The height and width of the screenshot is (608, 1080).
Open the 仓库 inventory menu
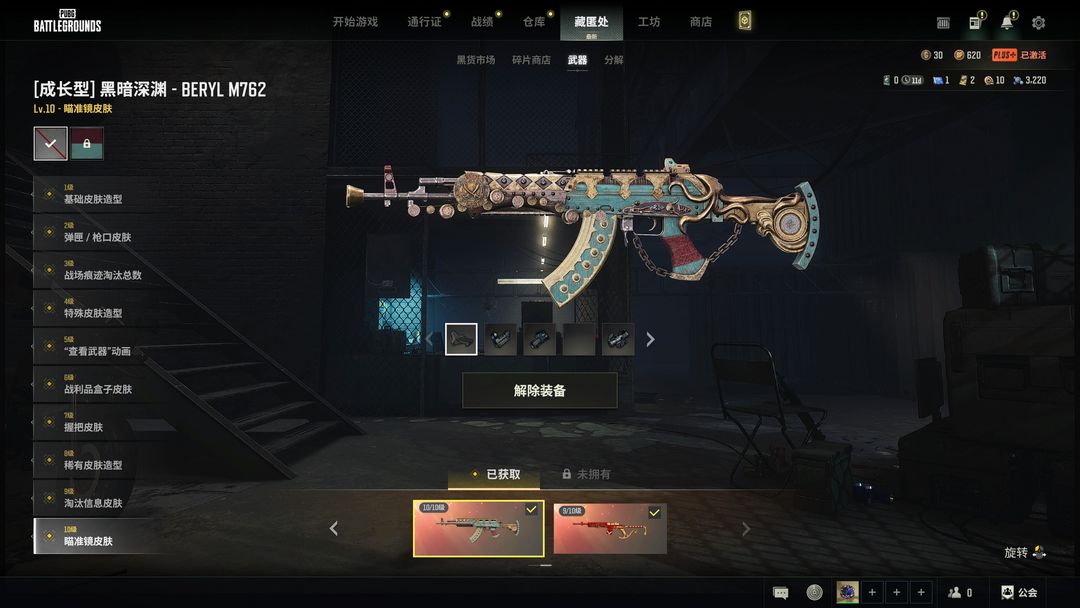534,22
